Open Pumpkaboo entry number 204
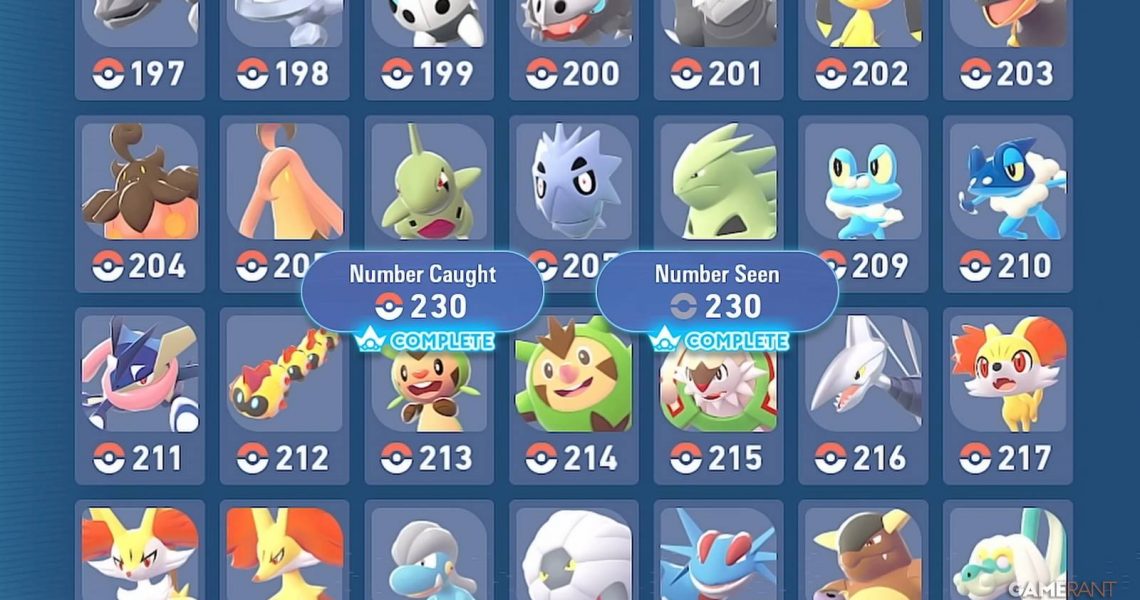Image resolution: width=1140 pixels, height=600 pixels. [140, 200]
